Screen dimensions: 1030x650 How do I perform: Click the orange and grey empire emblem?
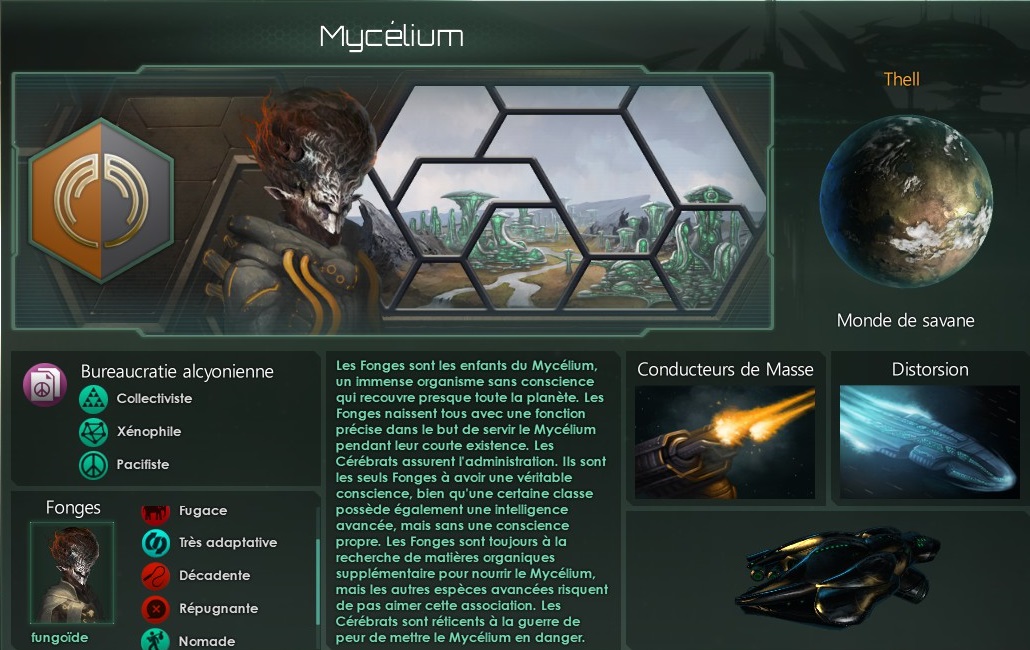tap(100, 200)
